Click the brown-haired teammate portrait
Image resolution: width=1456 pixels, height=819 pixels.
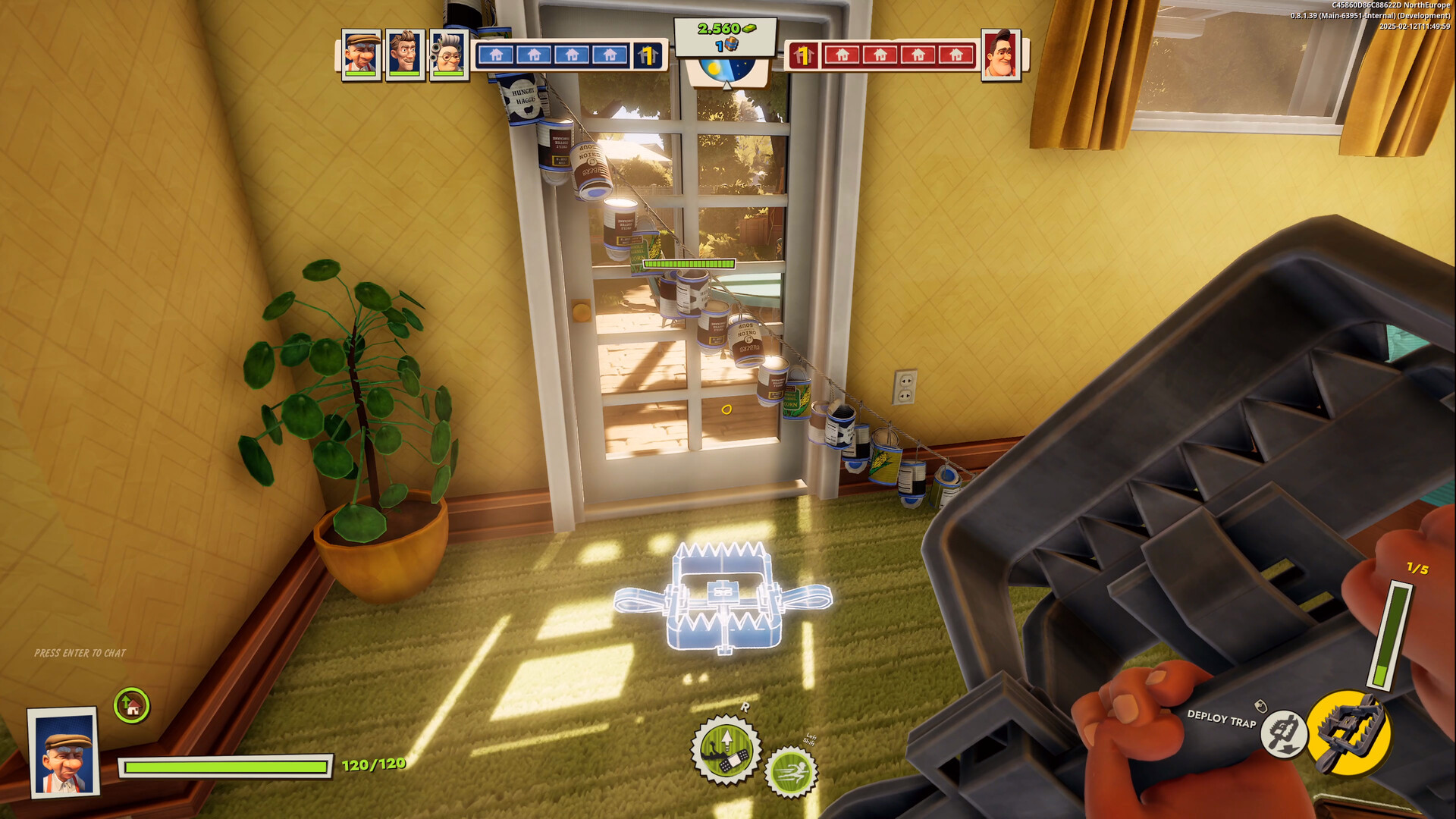405,54
